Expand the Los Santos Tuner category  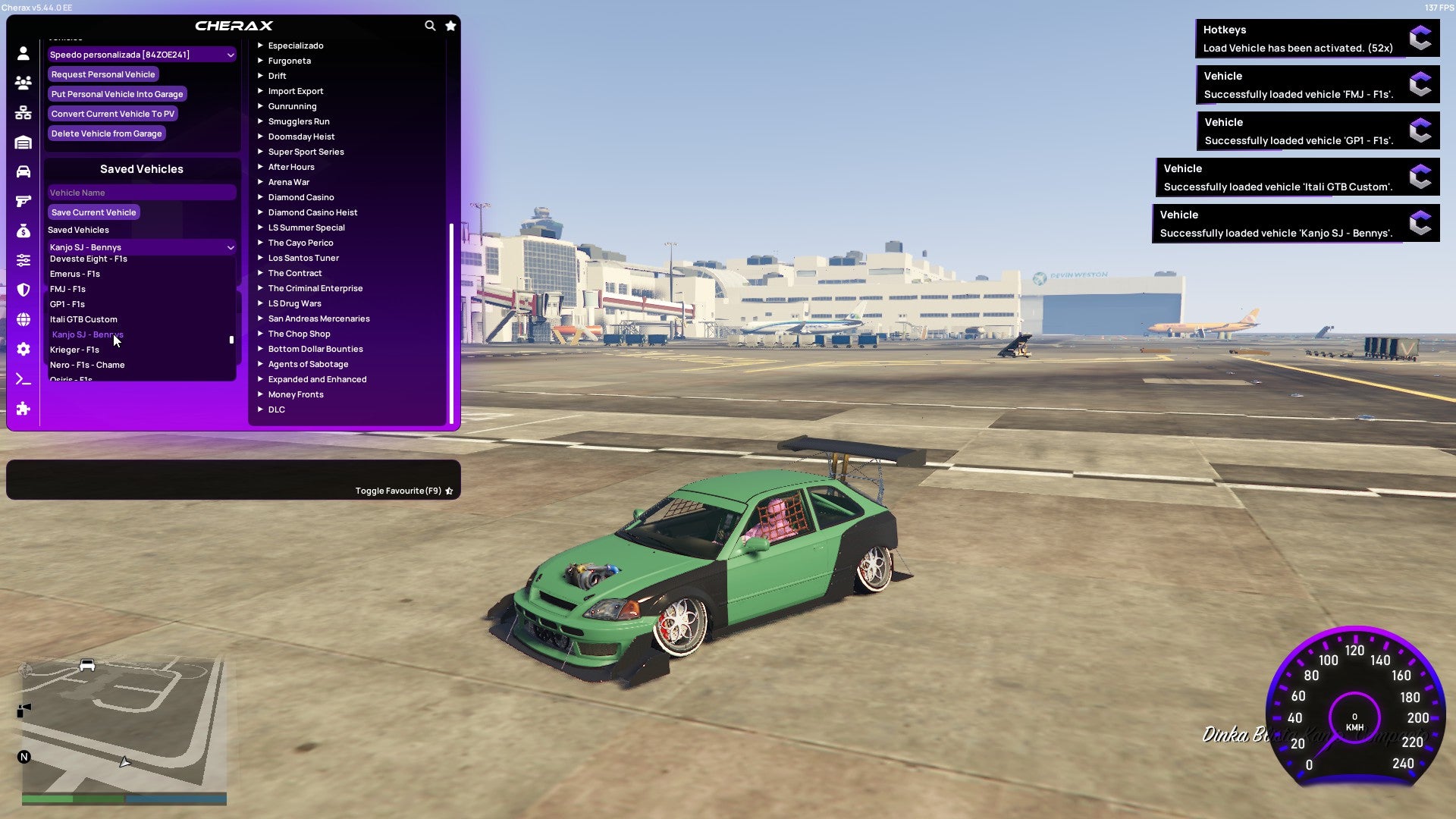tap(303, 258)
